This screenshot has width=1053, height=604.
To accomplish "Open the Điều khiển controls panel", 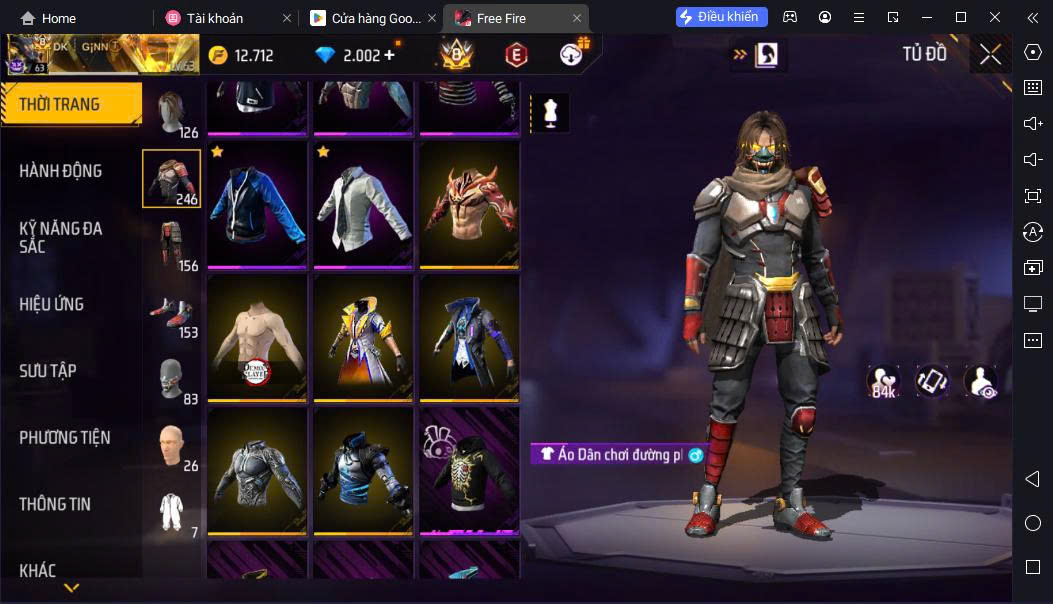I will click(x=722, y=17).
